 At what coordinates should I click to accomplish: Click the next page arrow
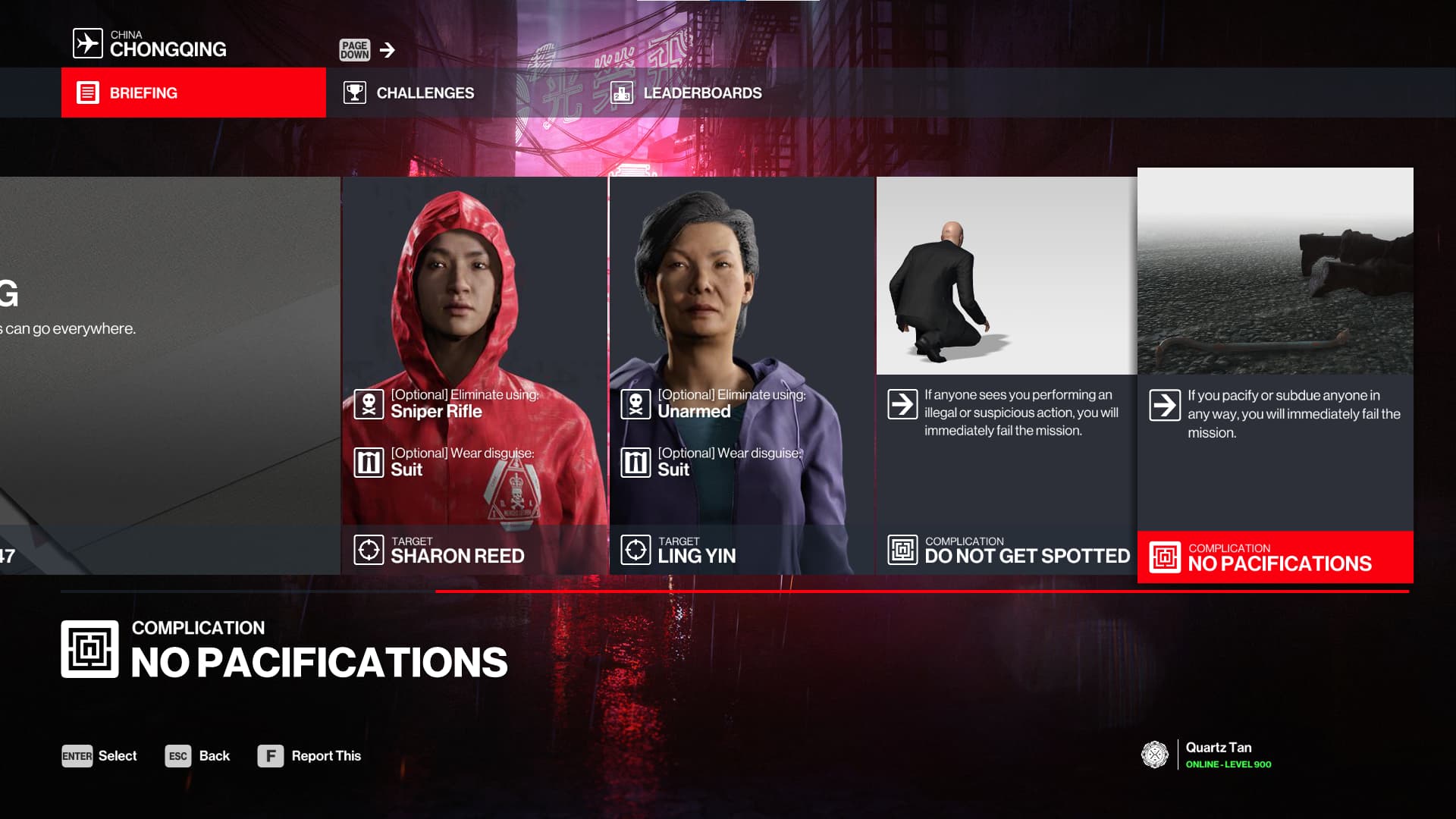(388, 50)
